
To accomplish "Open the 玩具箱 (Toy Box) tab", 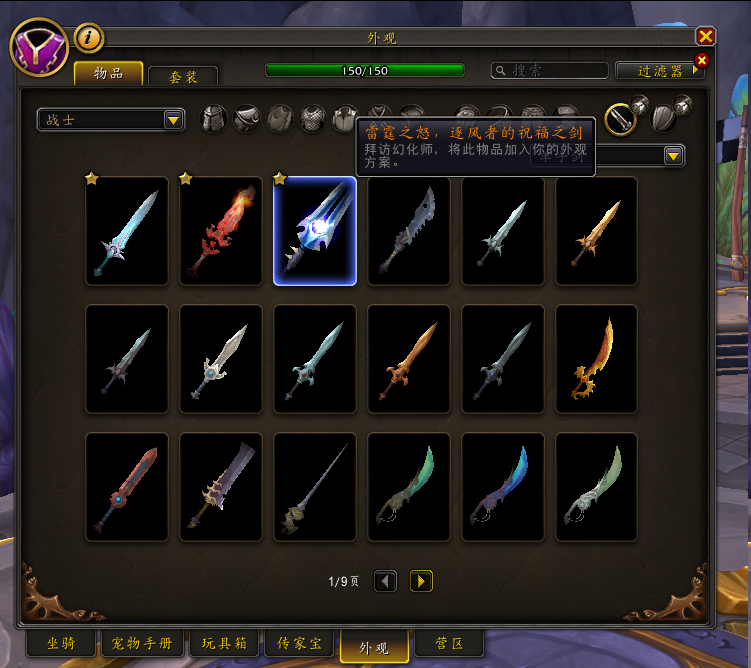I will 225,643.
